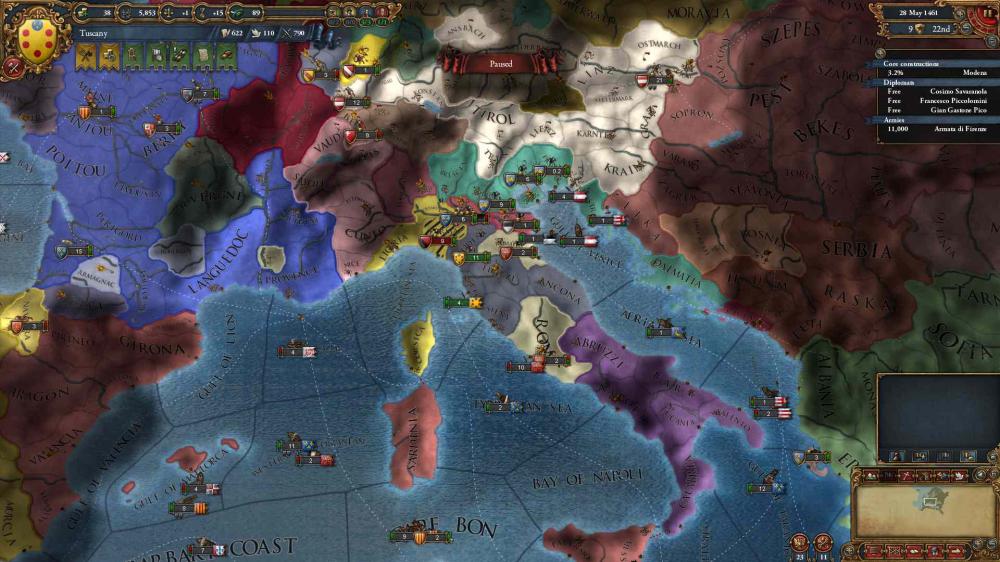Open the second yellow alert banner
The image size is (1000, 562).
coord(110,54)
